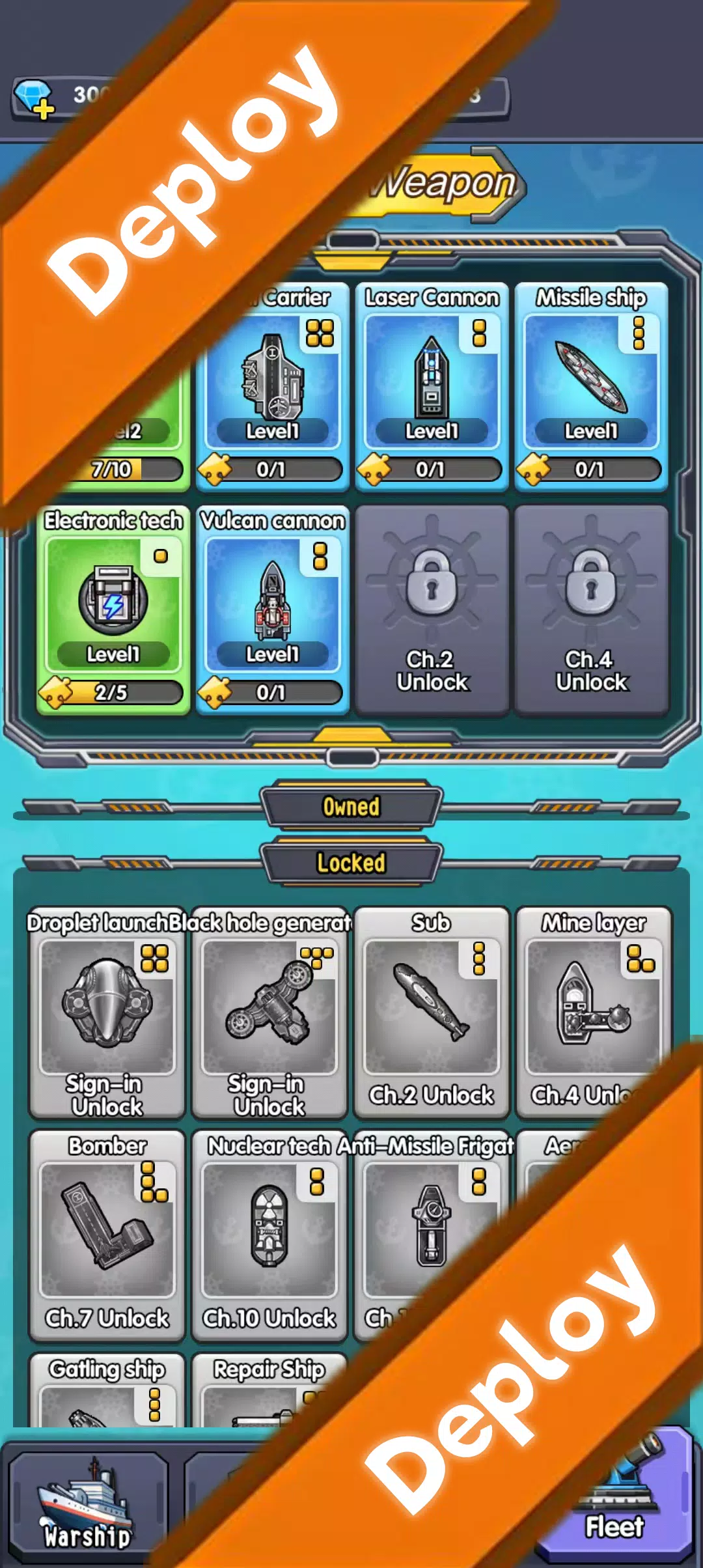Inspect the locked Sub card
Image resolution: width=703 pixels, height=1568 pixels.
[431, 1011]
